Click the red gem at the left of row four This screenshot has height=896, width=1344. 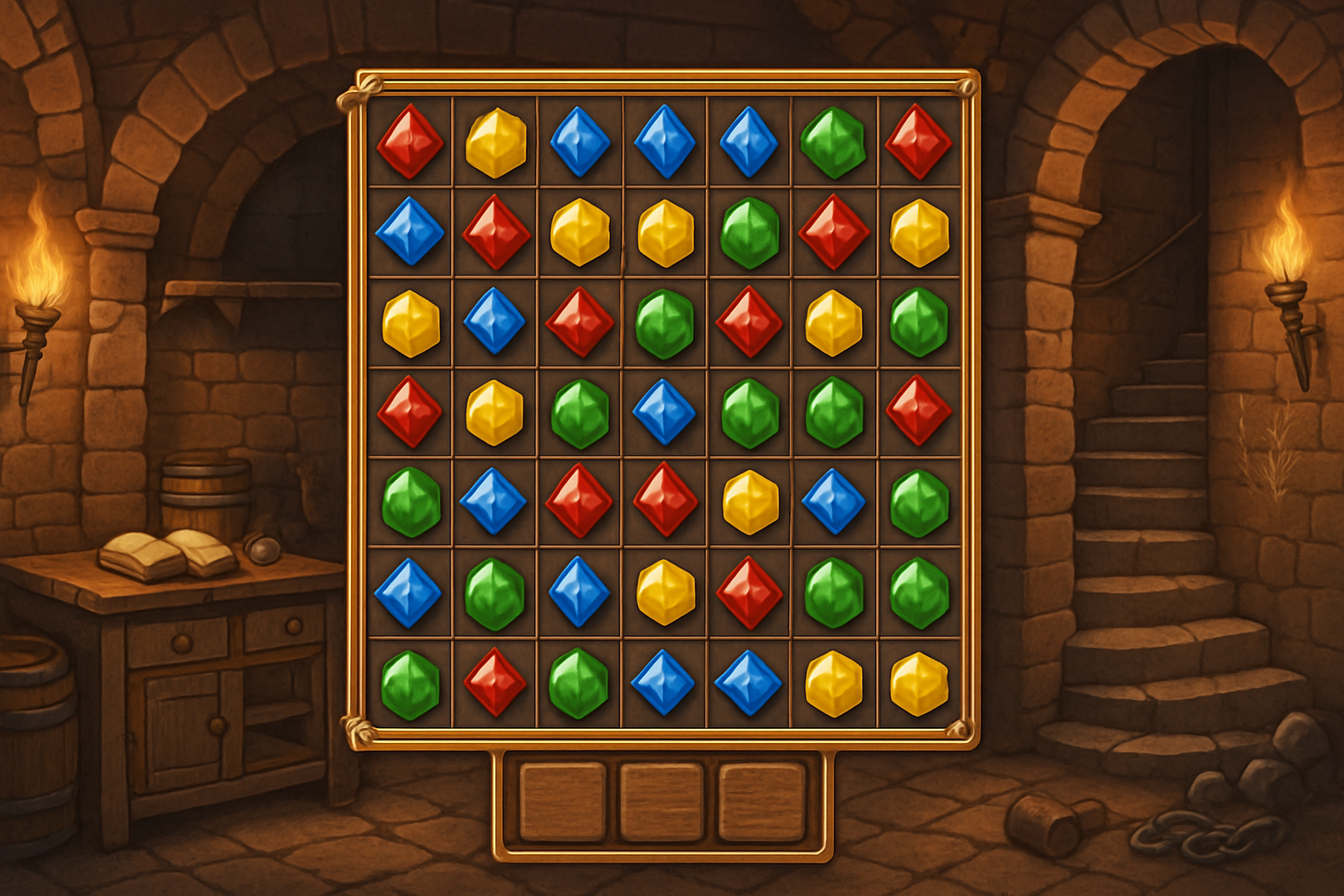pos(411,411)
